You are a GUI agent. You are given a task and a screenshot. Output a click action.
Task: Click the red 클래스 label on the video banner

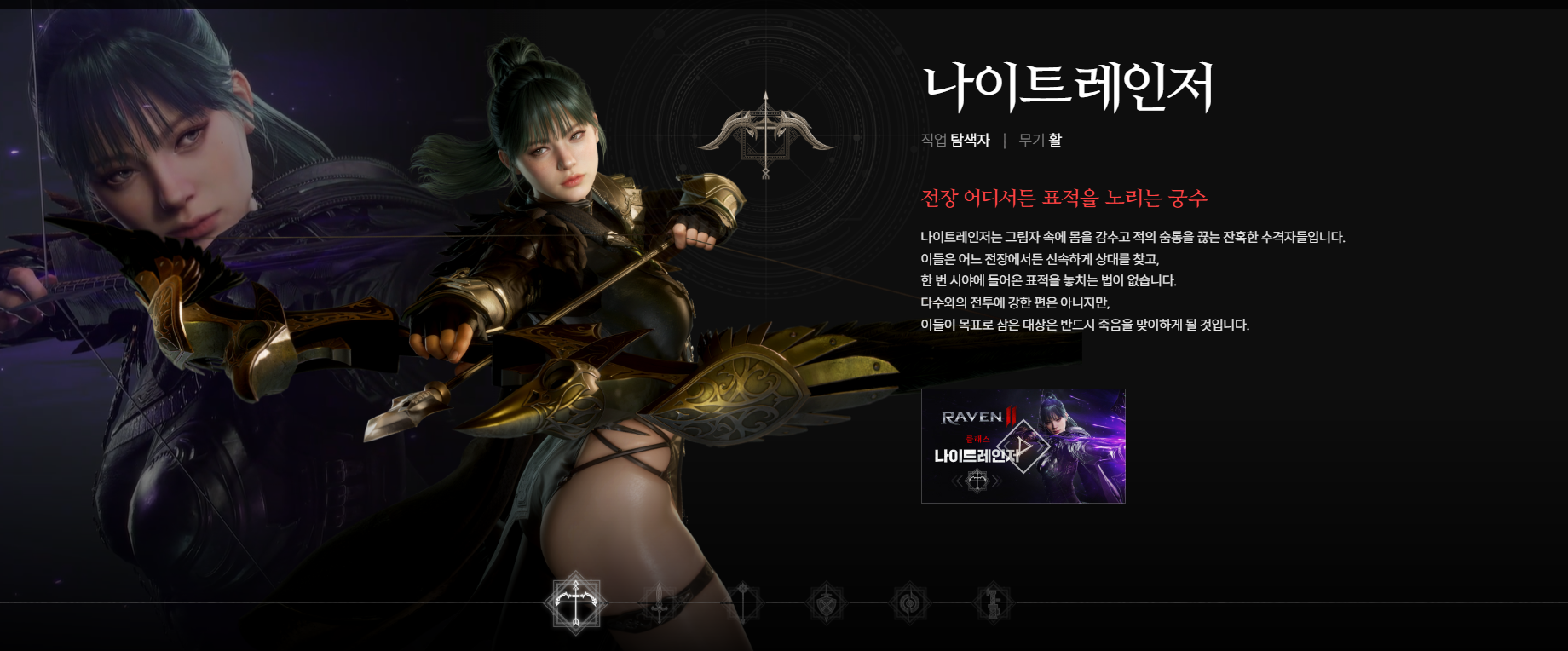tap(977, 439)
